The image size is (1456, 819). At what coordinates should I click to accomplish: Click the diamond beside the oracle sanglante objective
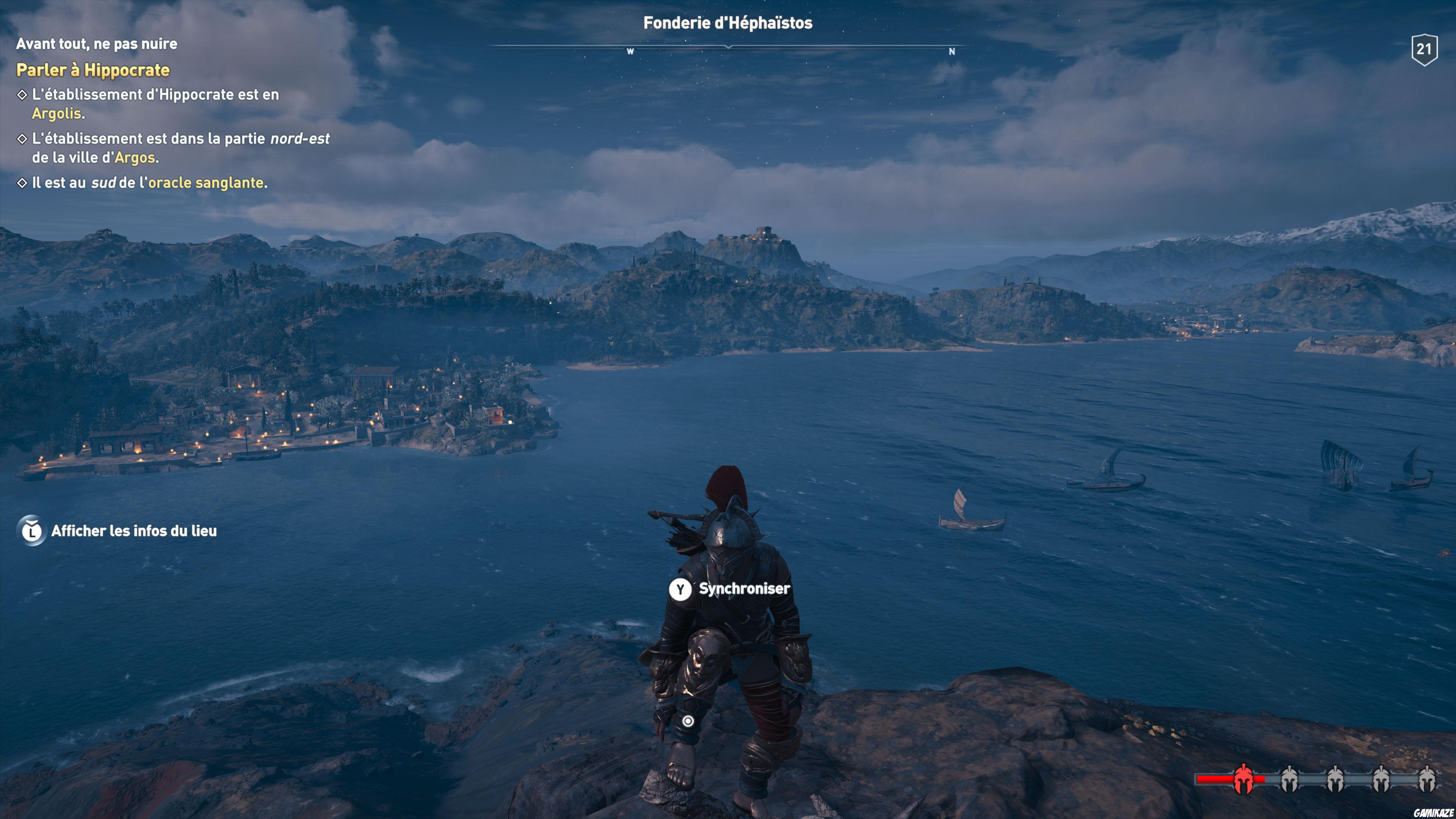[x=23, y=182]
